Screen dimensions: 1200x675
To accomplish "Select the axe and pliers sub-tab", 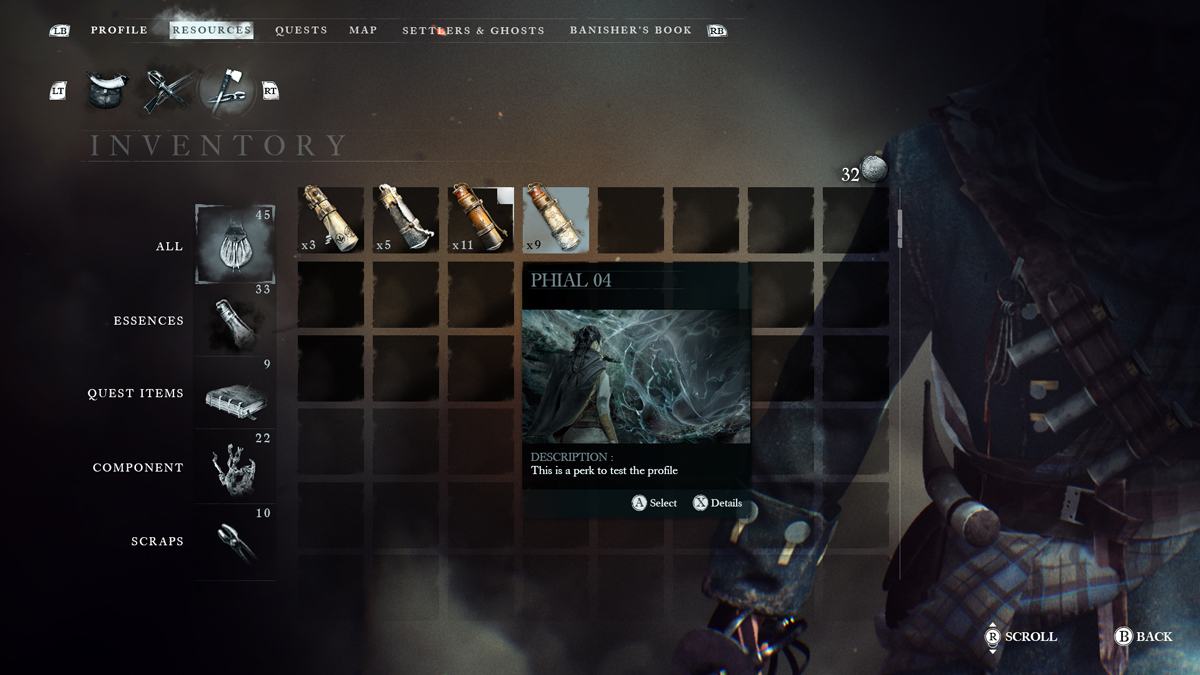I will pyautogui.click(x=228, y=91).
